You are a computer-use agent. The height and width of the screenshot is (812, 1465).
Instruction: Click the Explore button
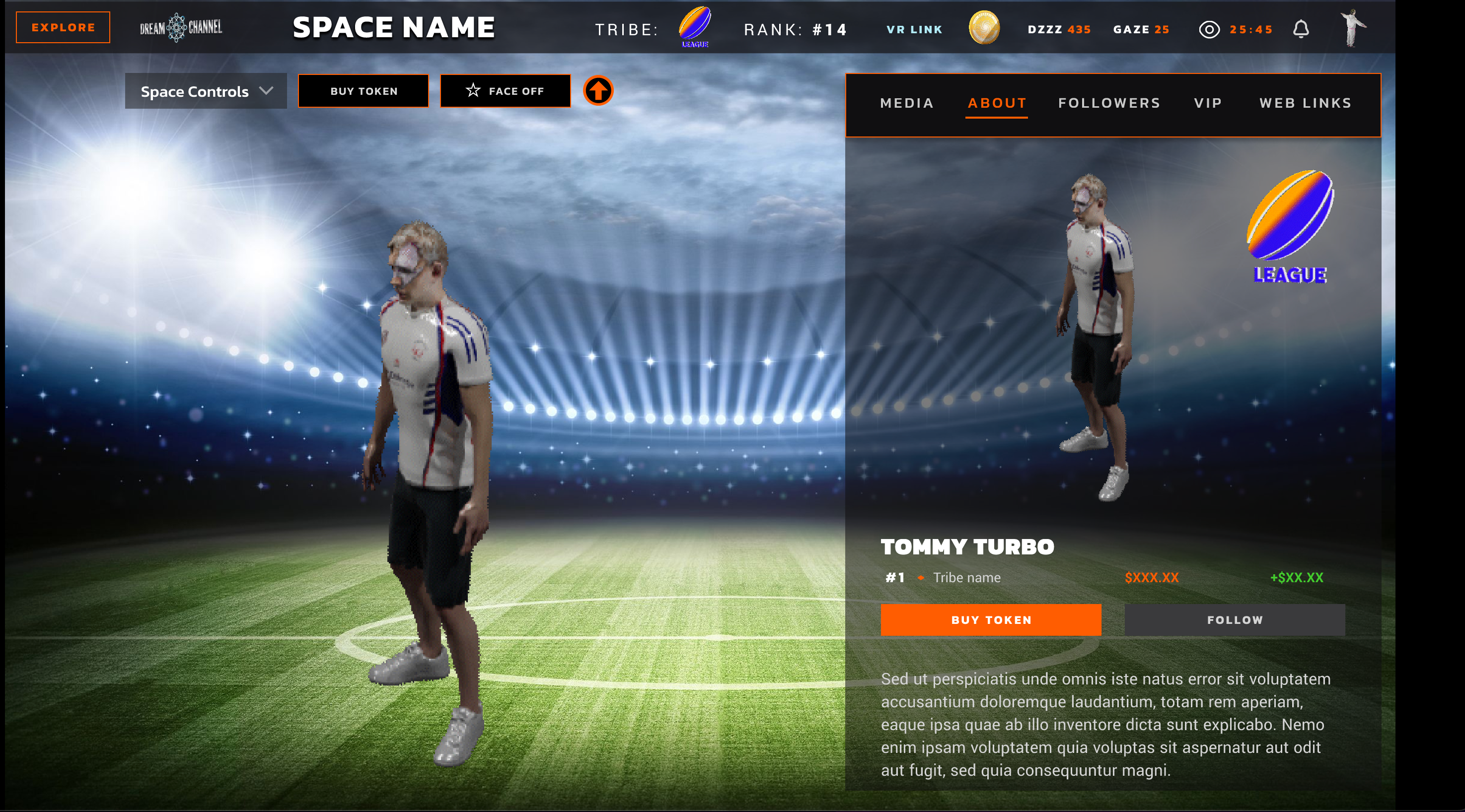(x=63, y=27)
